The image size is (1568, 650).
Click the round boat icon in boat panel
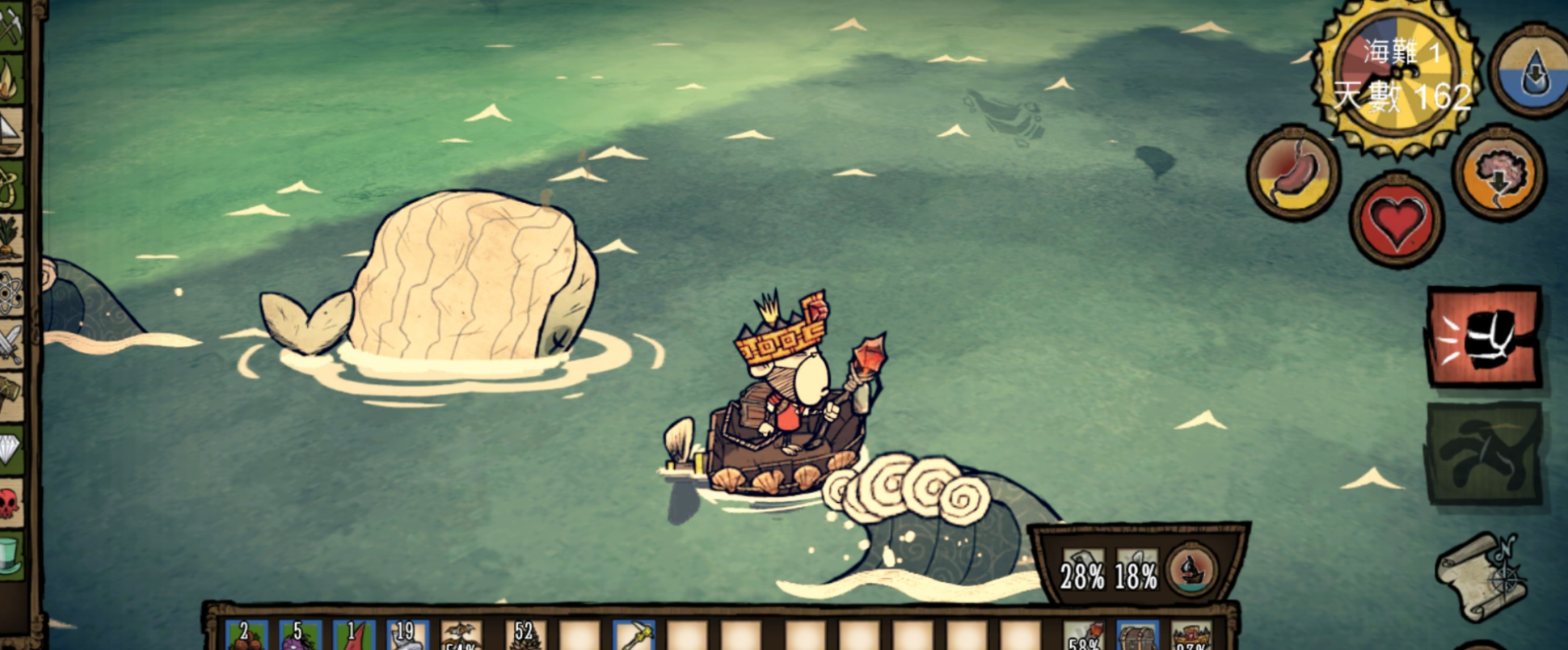coord(1192,568)
